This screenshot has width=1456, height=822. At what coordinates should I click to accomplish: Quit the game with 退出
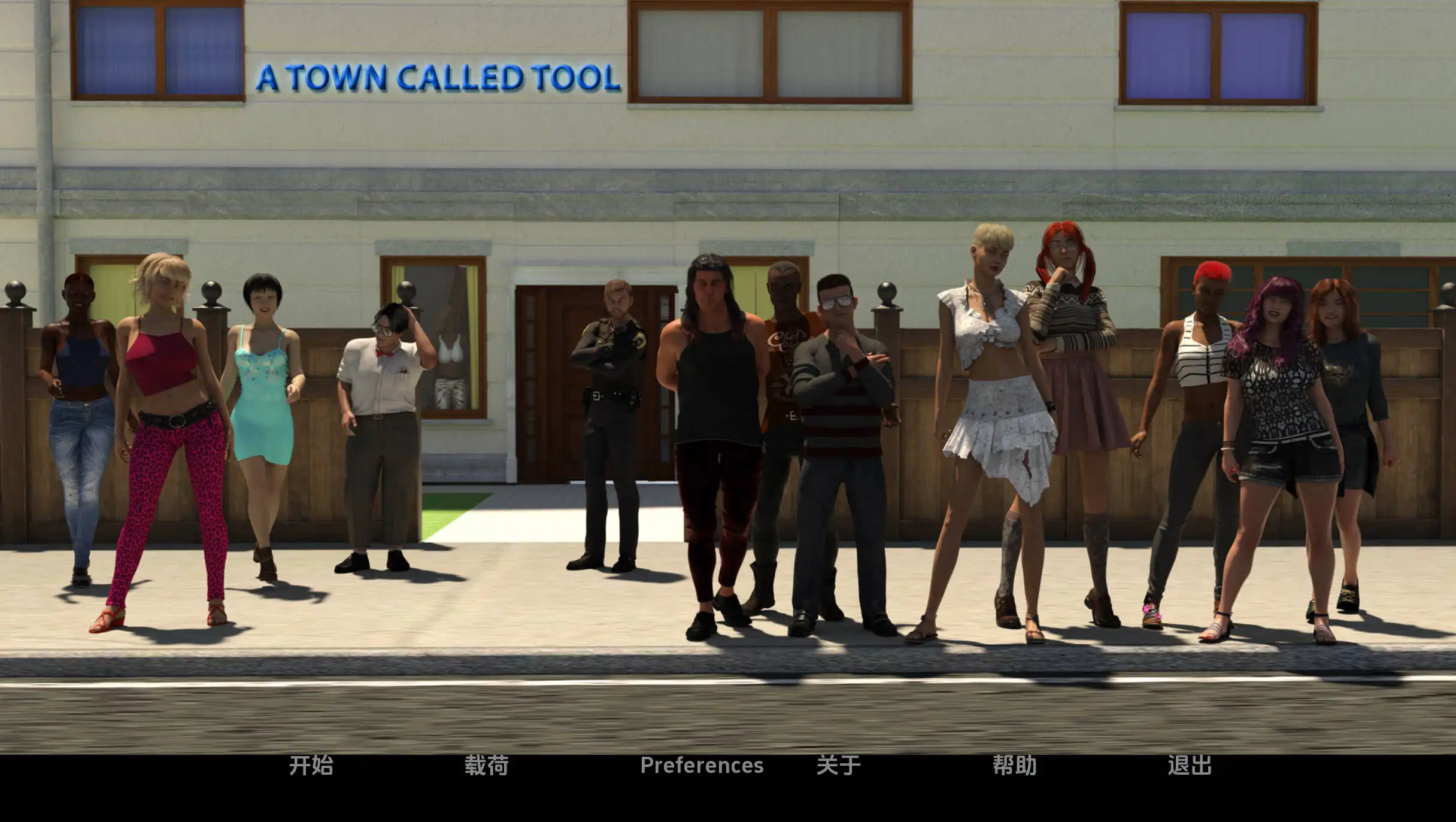click(1189, 765)
